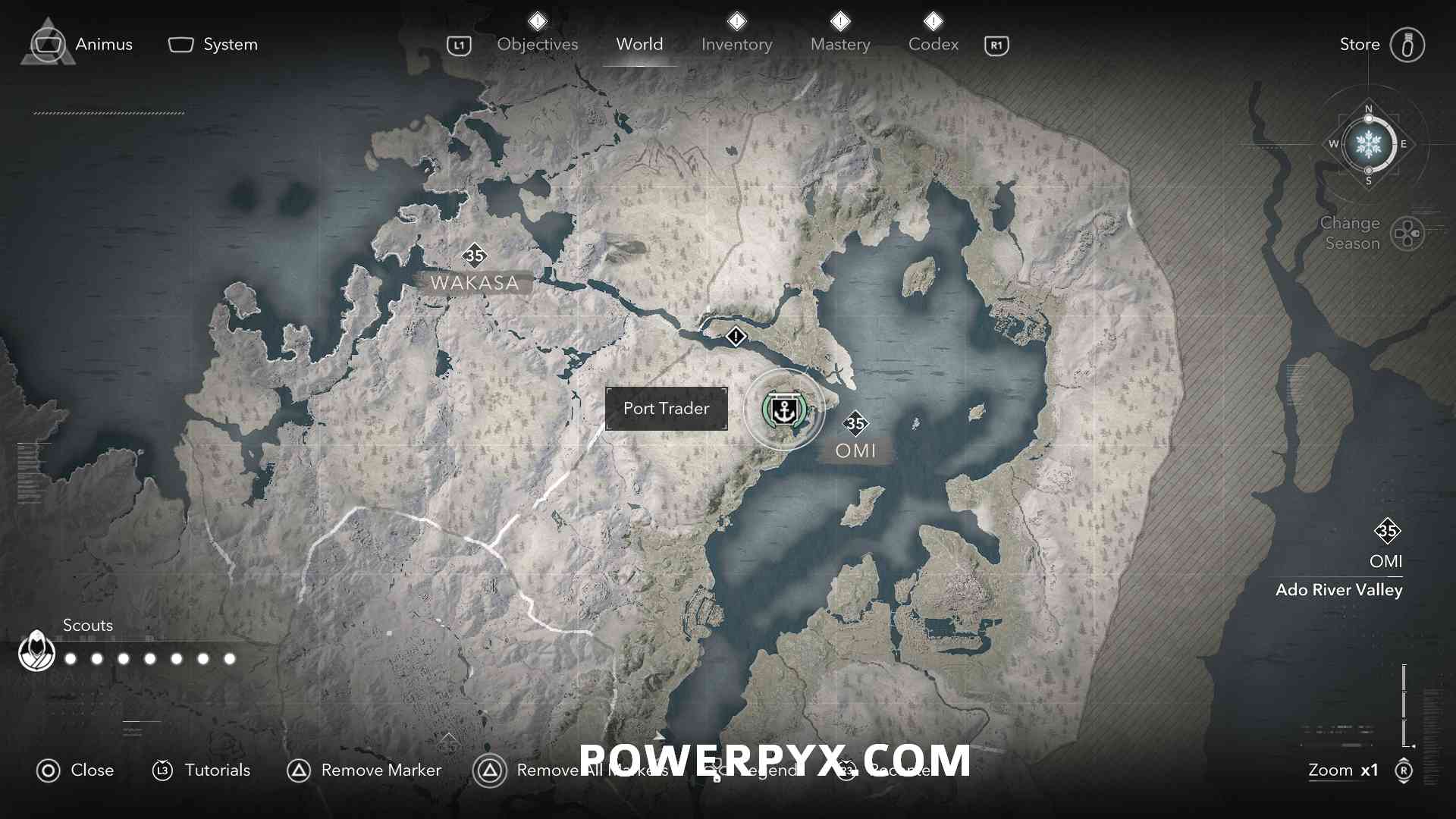Open the Scouts hooded icon

point(36,651)
